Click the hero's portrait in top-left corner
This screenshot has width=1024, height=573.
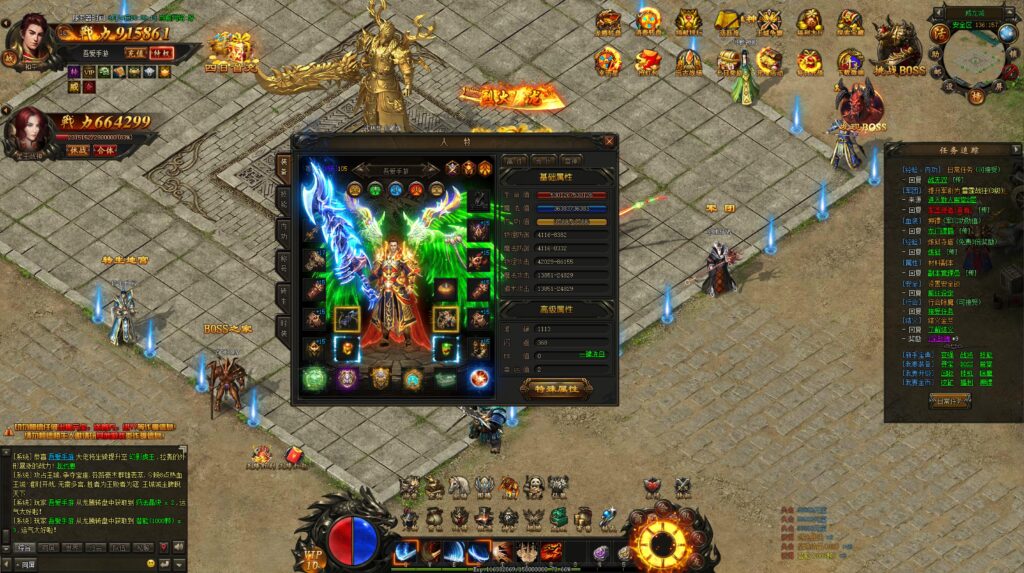(x=30, y=38)
